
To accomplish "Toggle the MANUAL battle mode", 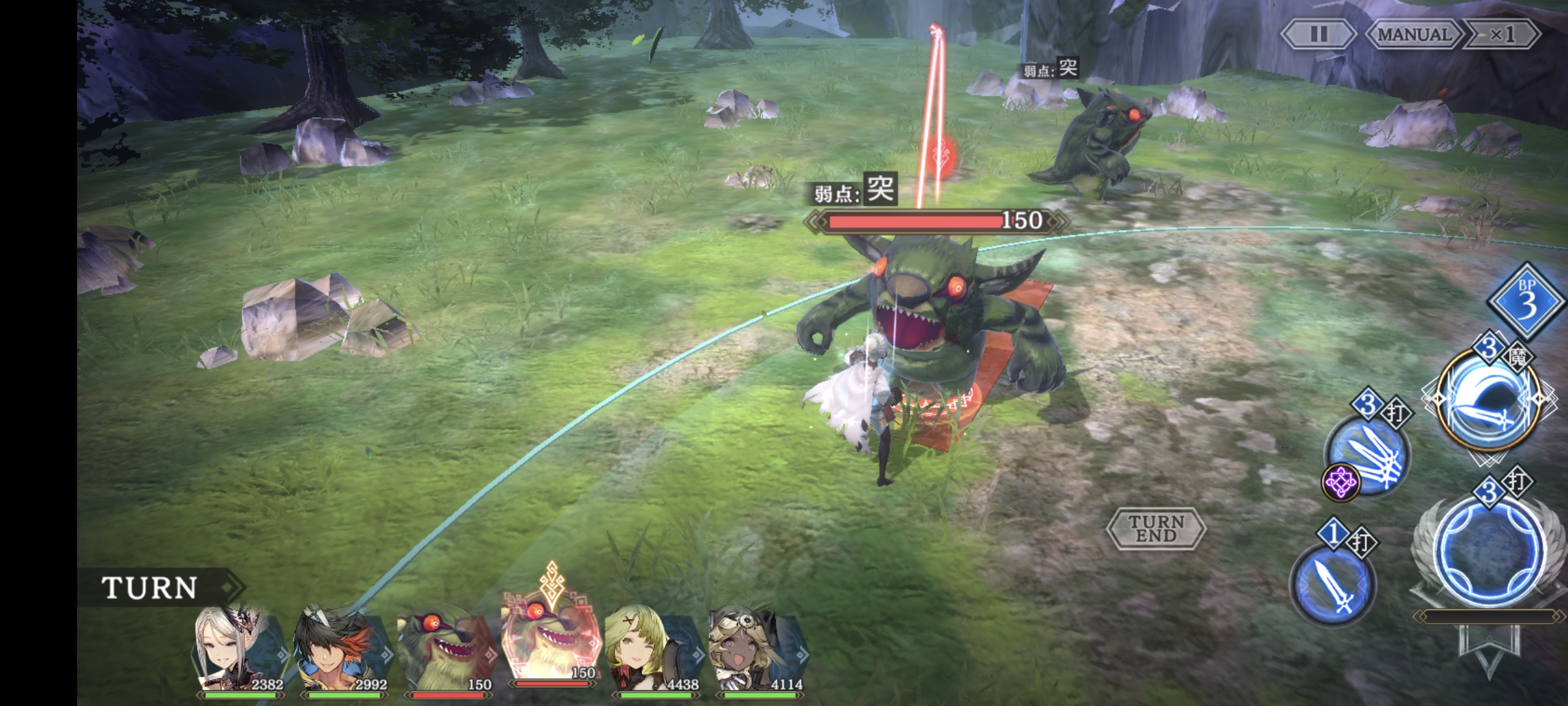I will pyautogui.click(x=1414, y=34).
